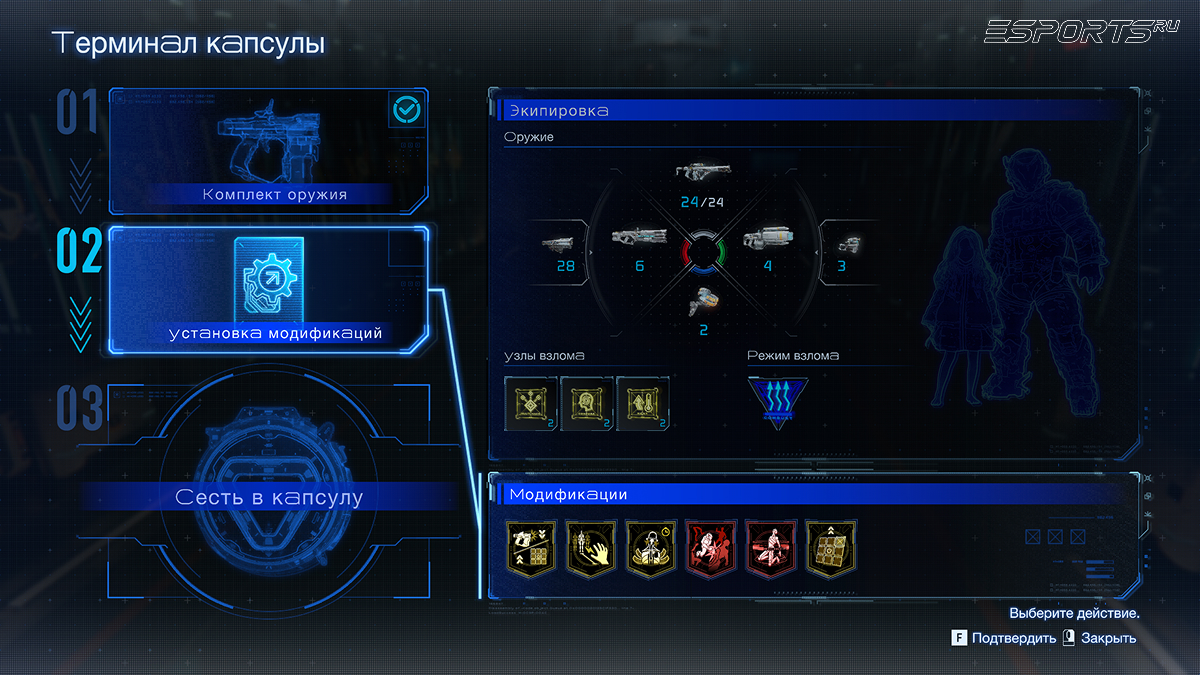Select the tilted hack-grid modification badge

[831, 547]
